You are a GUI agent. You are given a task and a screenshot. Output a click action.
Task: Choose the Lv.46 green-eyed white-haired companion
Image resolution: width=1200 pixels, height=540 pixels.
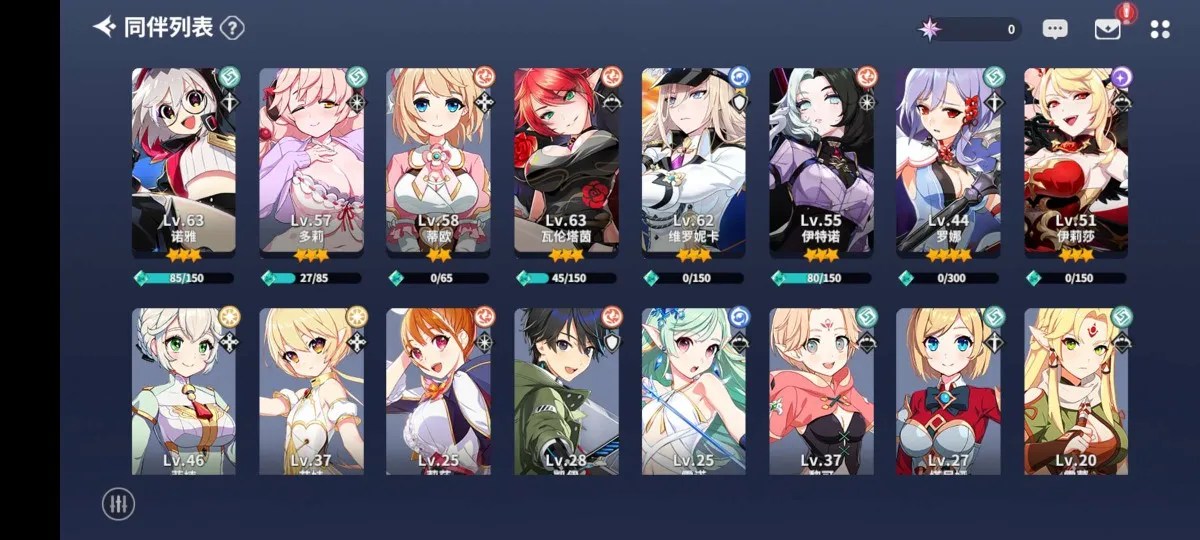tap(184, 392)
